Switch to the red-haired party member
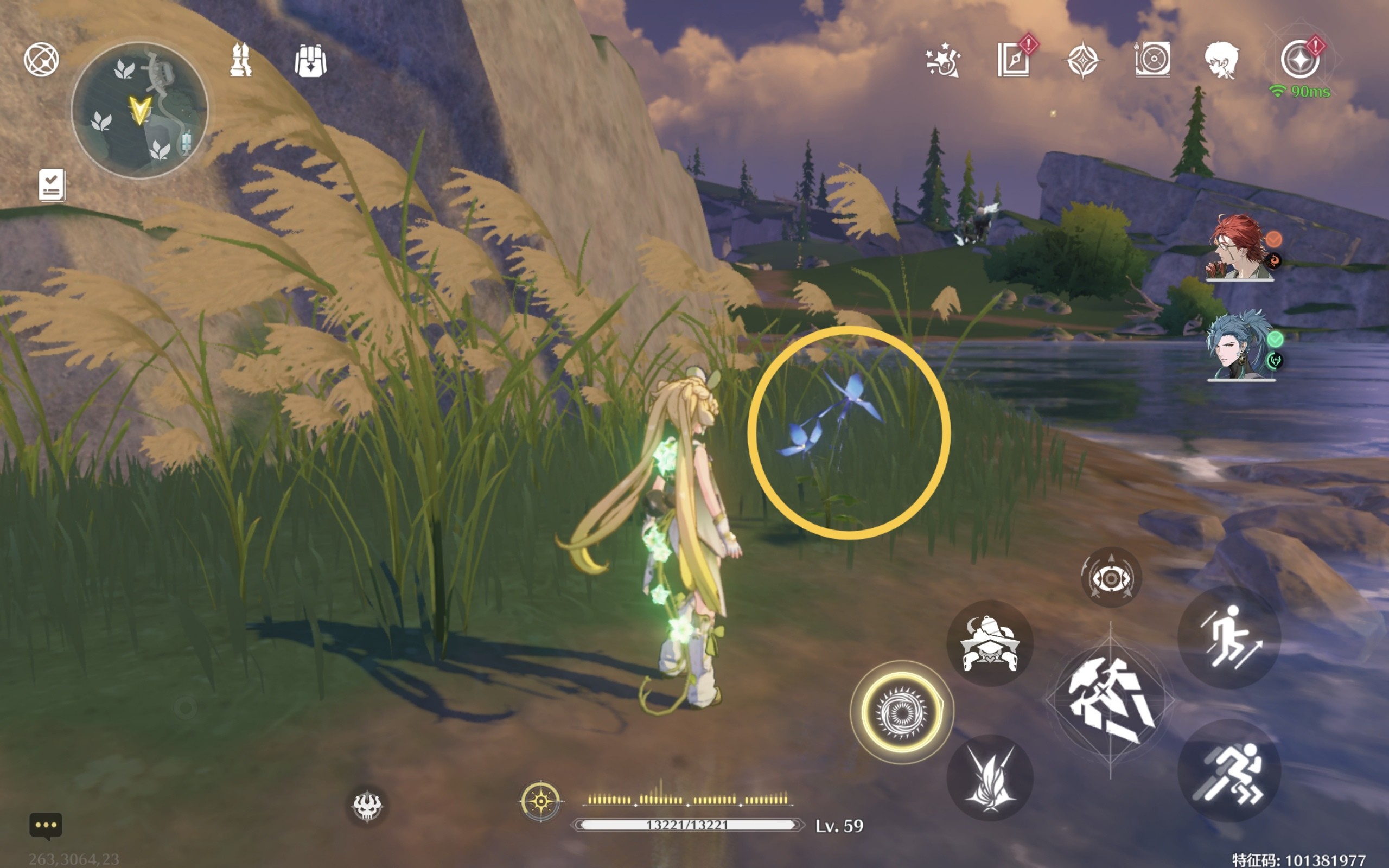Screen dimensions: 1389x868 tap(1239, 248)
